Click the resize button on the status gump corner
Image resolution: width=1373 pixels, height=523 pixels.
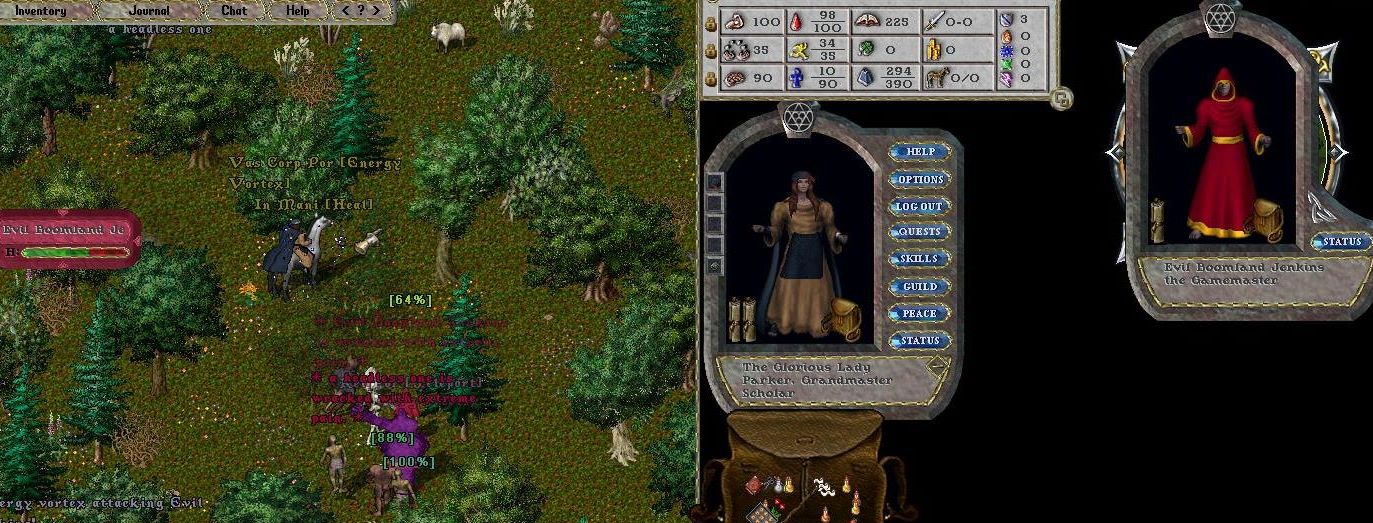click(x=1062, y=98)
